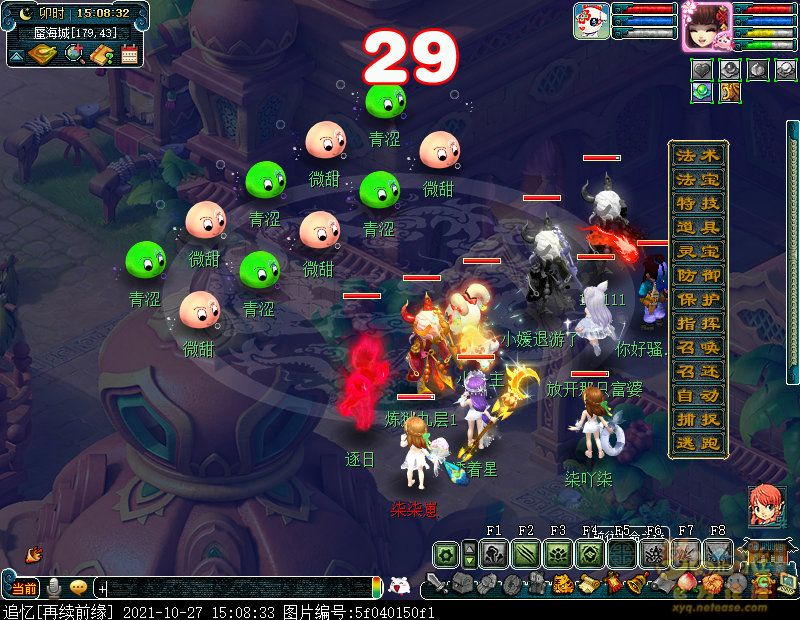Select the 法宝 magic treasure command
Viewport: 800px width, 620px height.
coord(698,180)
